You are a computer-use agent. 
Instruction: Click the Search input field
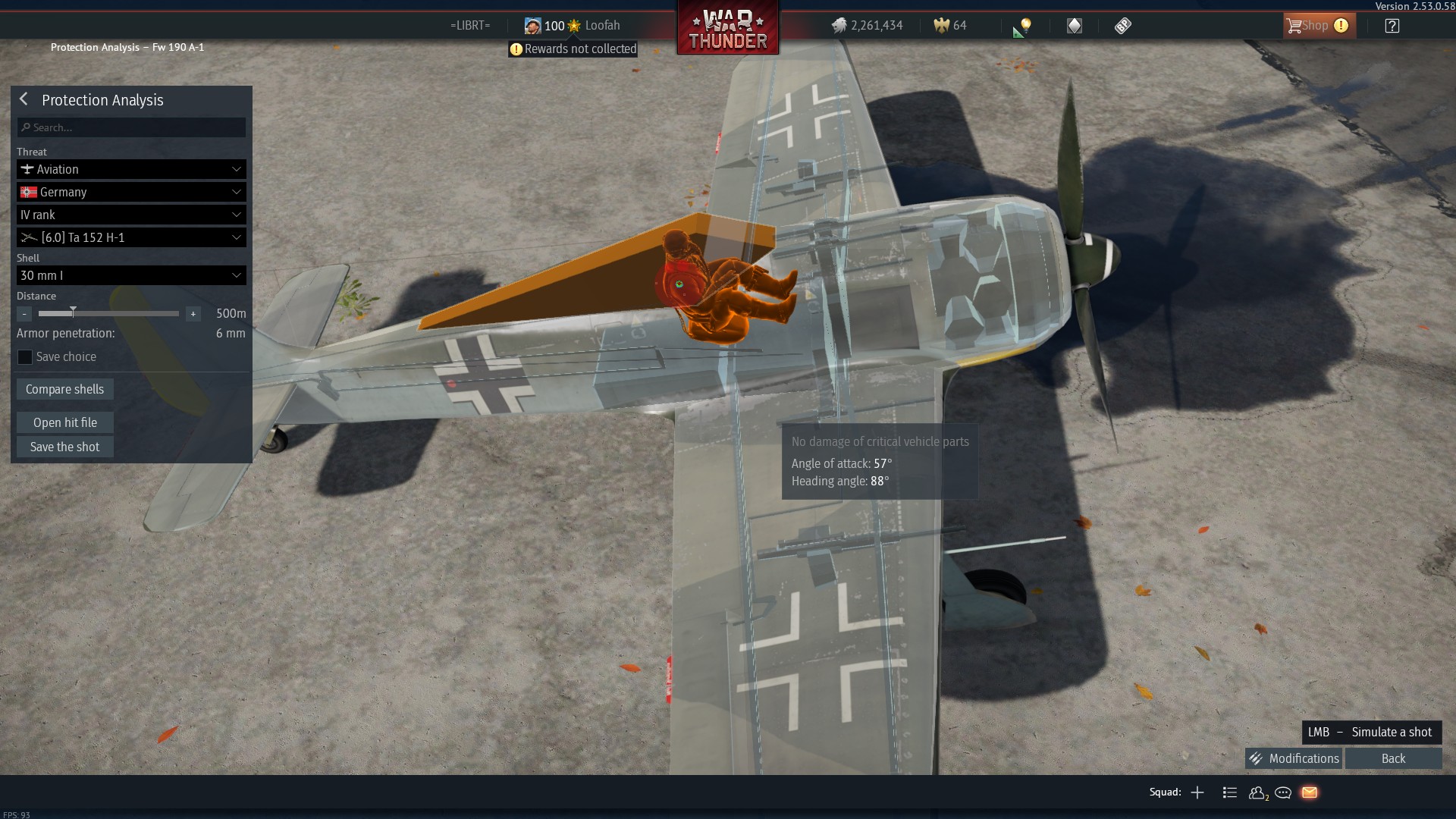coord(131,127)
